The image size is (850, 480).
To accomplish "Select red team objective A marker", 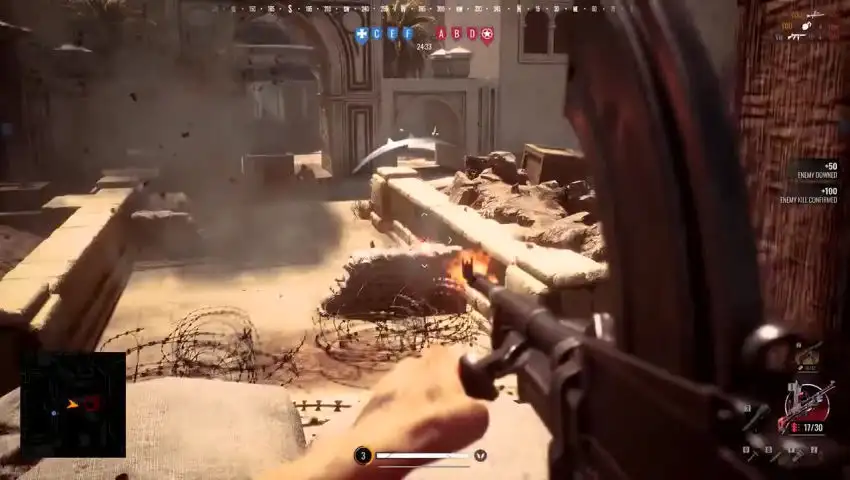I will pos(441,33).
